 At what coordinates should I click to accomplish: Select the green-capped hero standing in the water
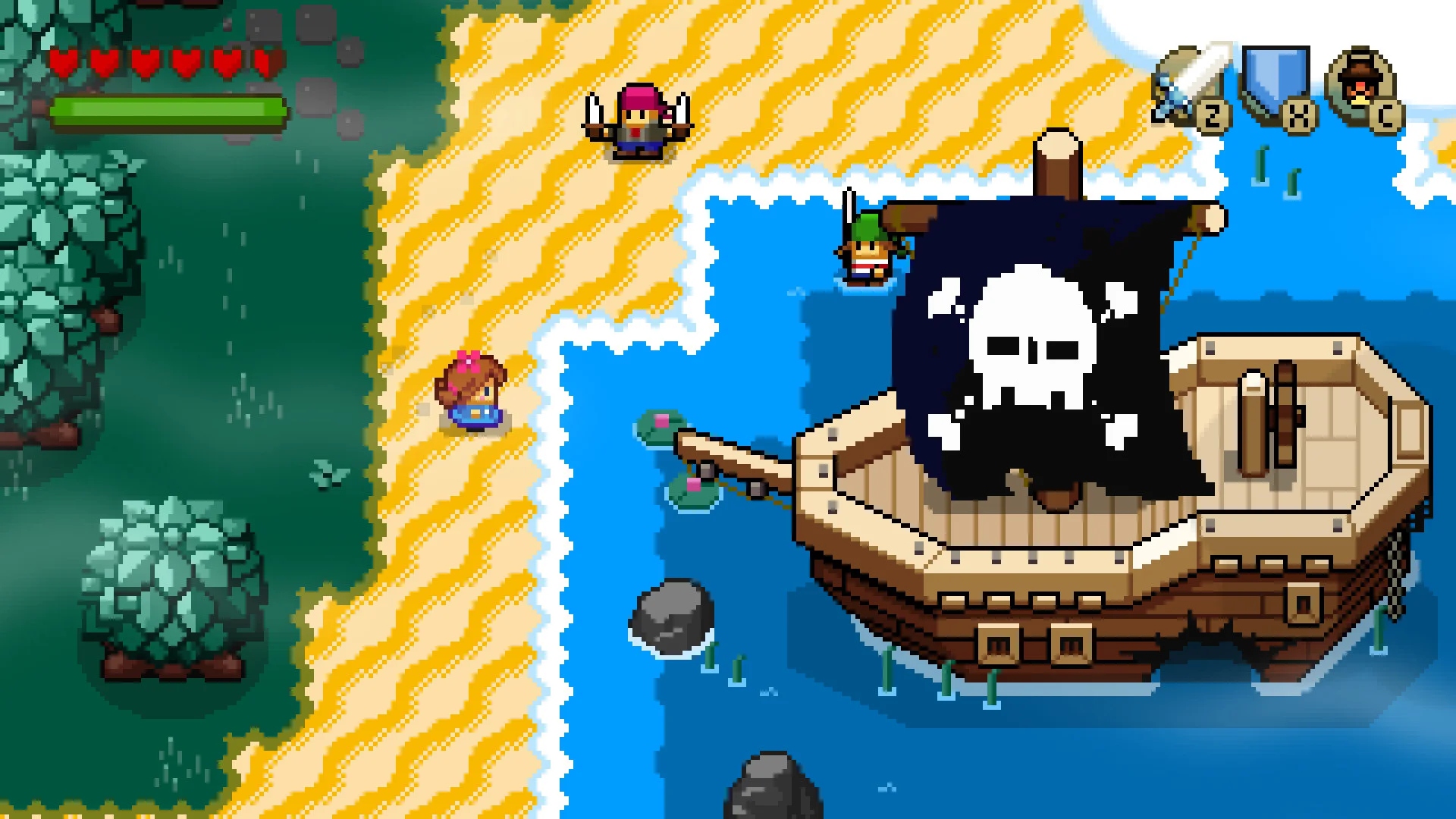pyautogui.click(x=867, y=250)
